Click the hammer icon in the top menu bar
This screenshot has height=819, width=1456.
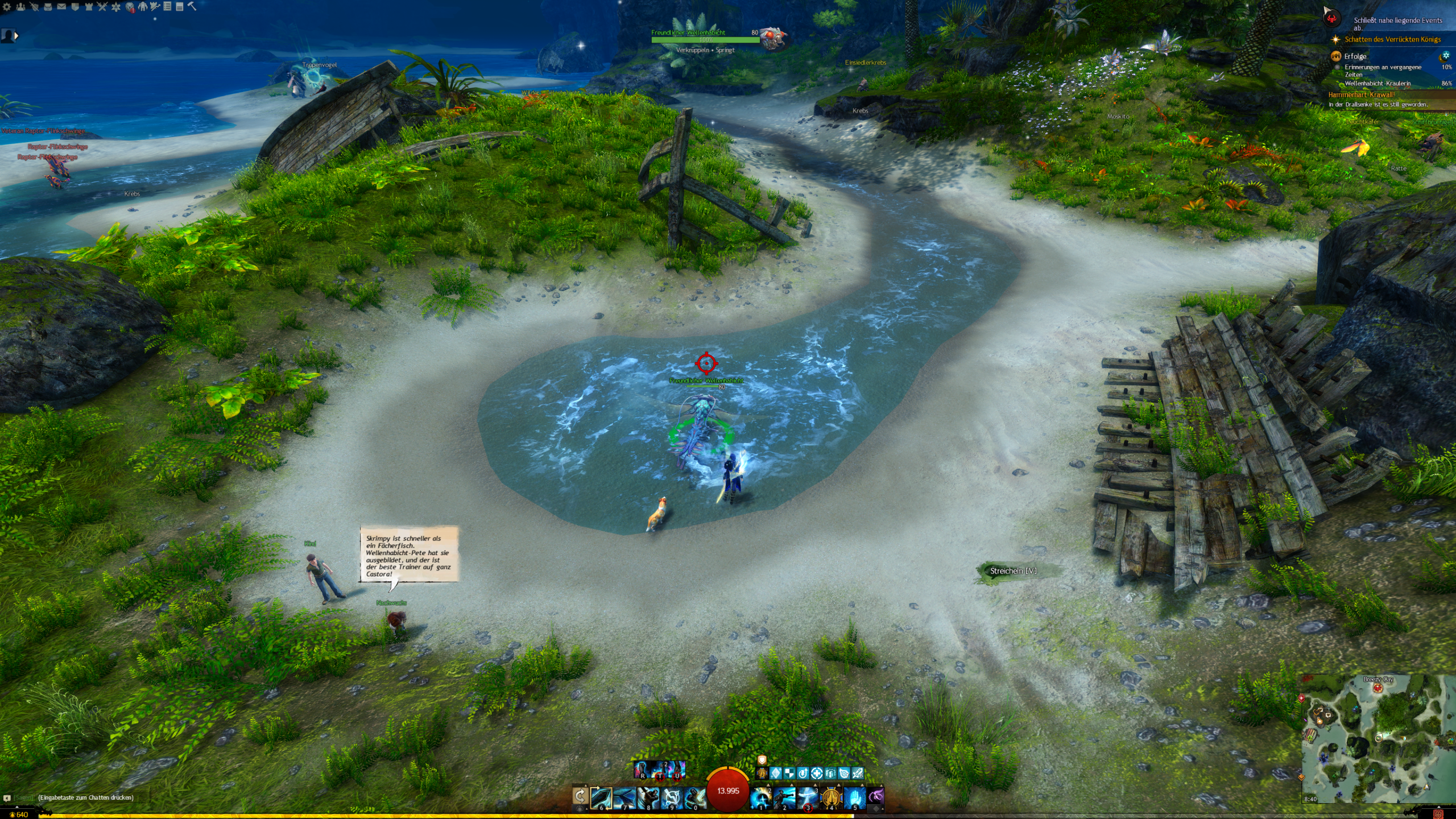tap(192, 7)
